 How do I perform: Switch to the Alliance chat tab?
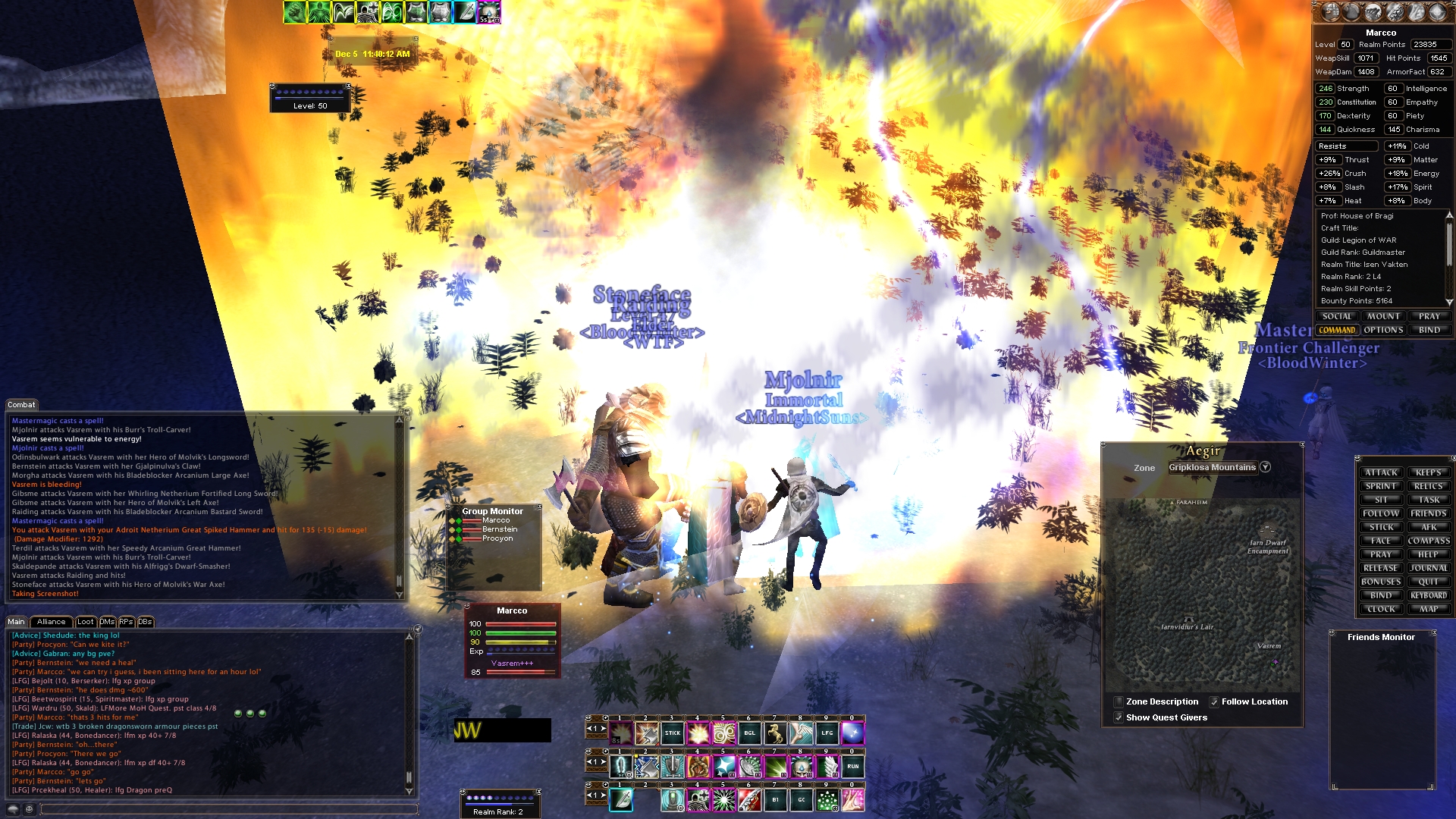coord(52,622)
